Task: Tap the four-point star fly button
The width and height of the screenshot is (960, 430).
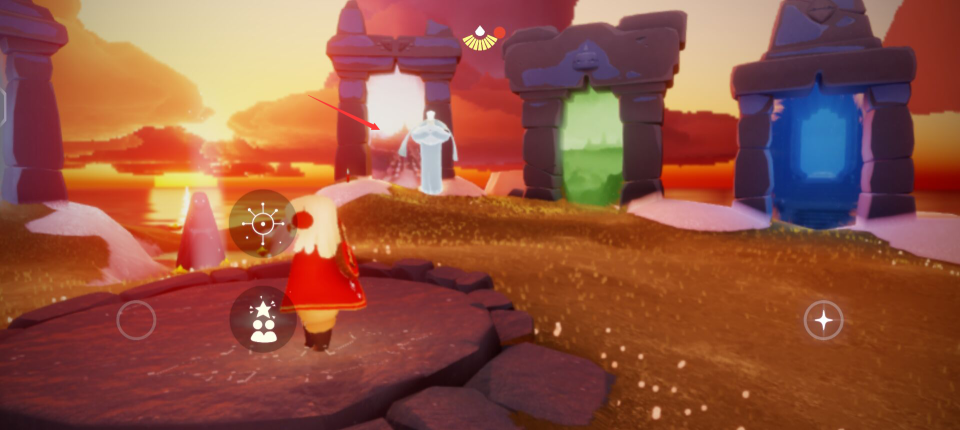Action: (823, 320)
